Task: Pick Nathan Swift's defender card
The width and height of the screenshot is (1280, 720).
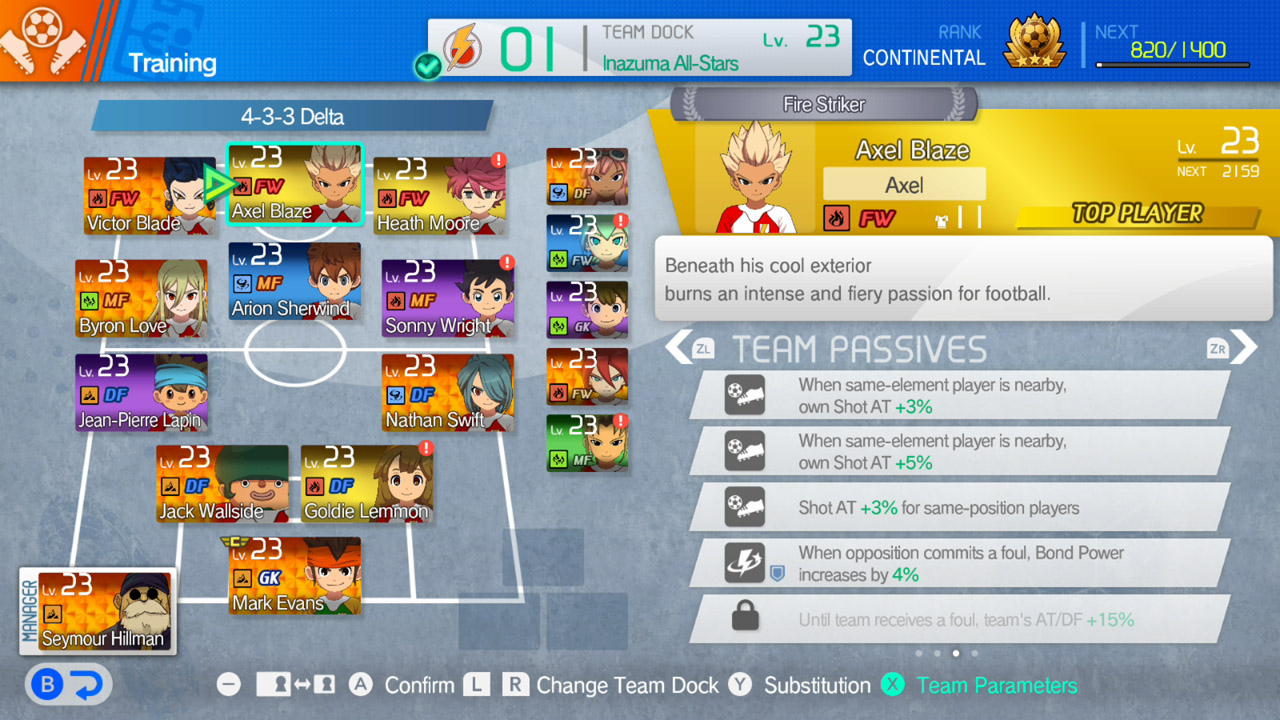Action: click(x=447, y=392)
